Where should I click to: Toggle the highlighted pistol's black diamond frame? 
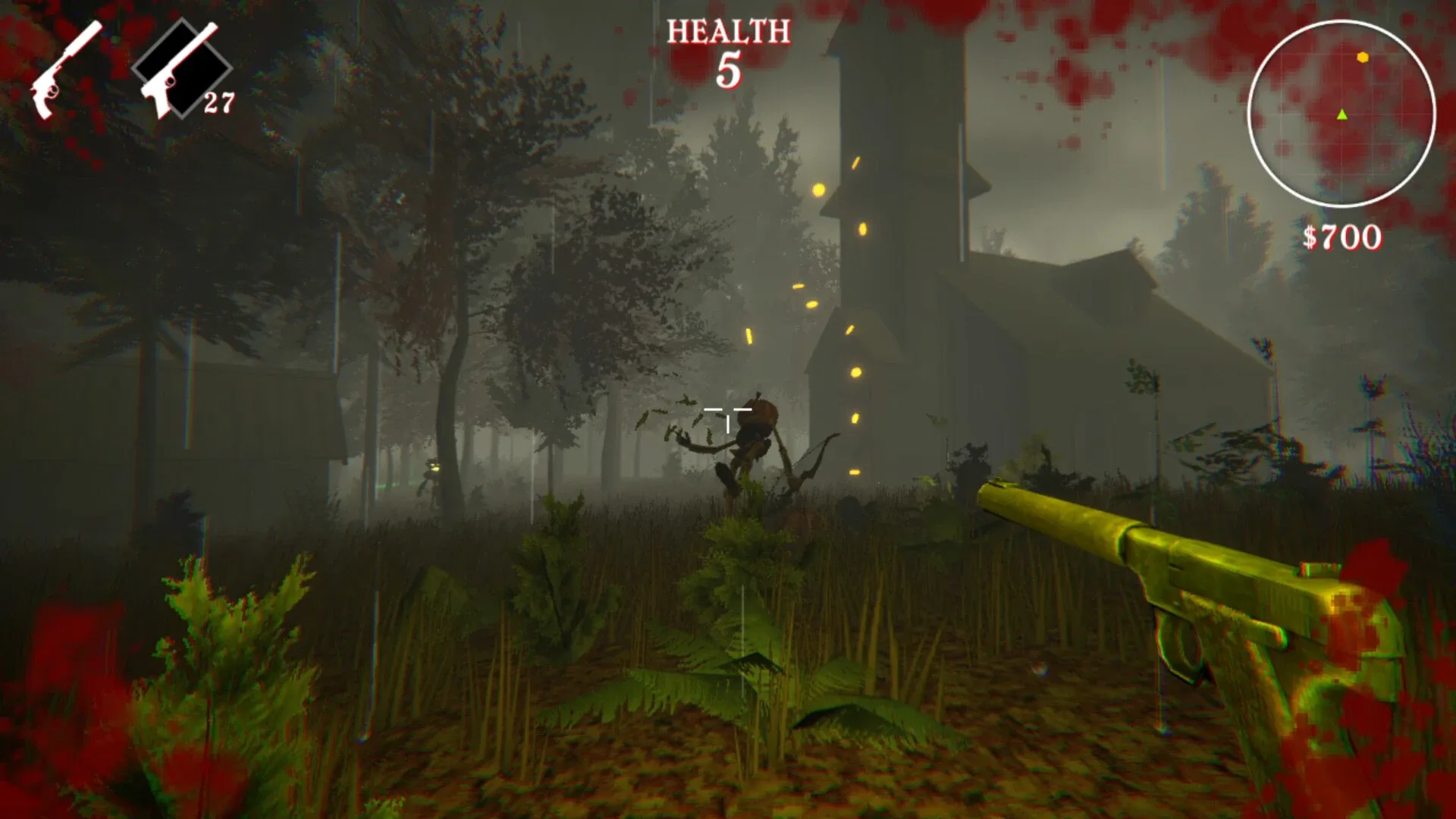(182, 68)
